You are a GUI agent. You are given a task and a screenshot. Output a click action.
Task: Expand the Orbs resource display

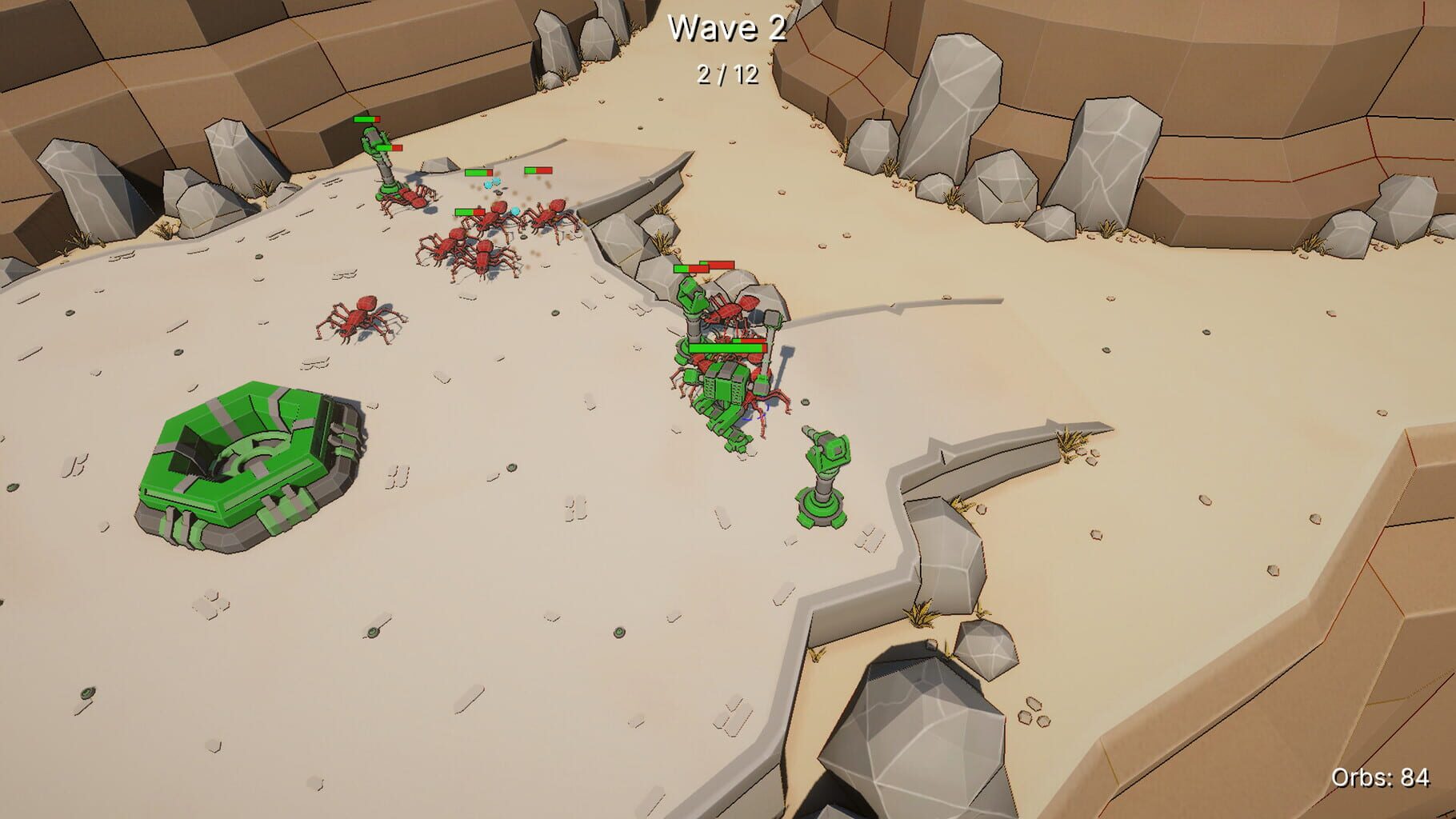1380,776
